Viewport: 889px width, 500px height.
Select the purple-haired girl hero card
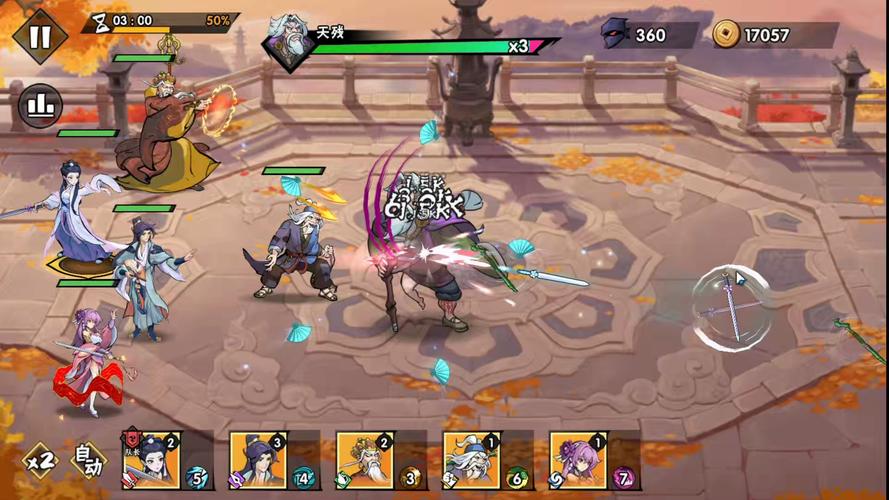tap(579, 460)
